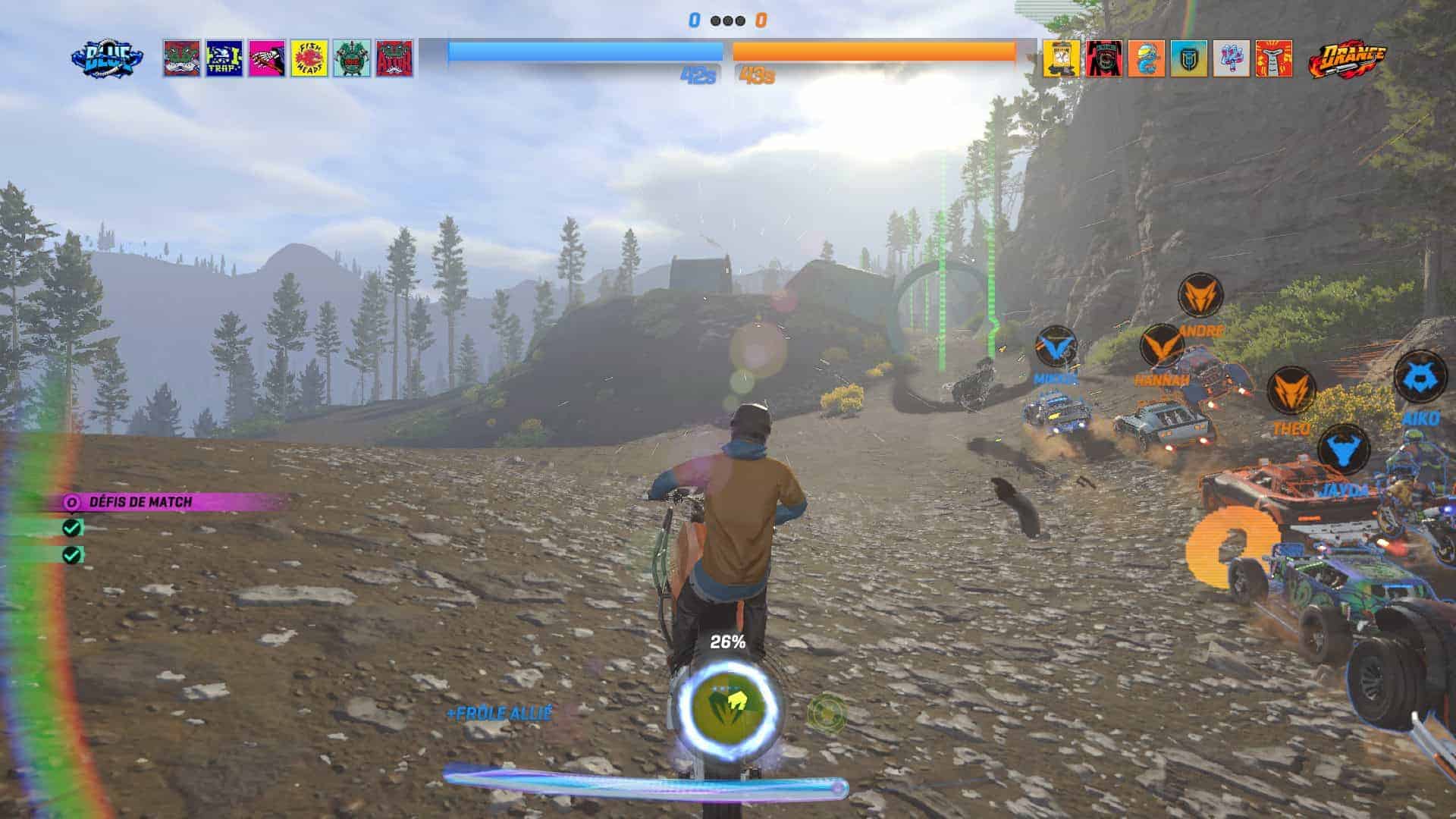Pick the yellow badge next to the orange bar
Image resolution: width=1456 pixels, height=819 pixels.
click(x=1061, y=58)
